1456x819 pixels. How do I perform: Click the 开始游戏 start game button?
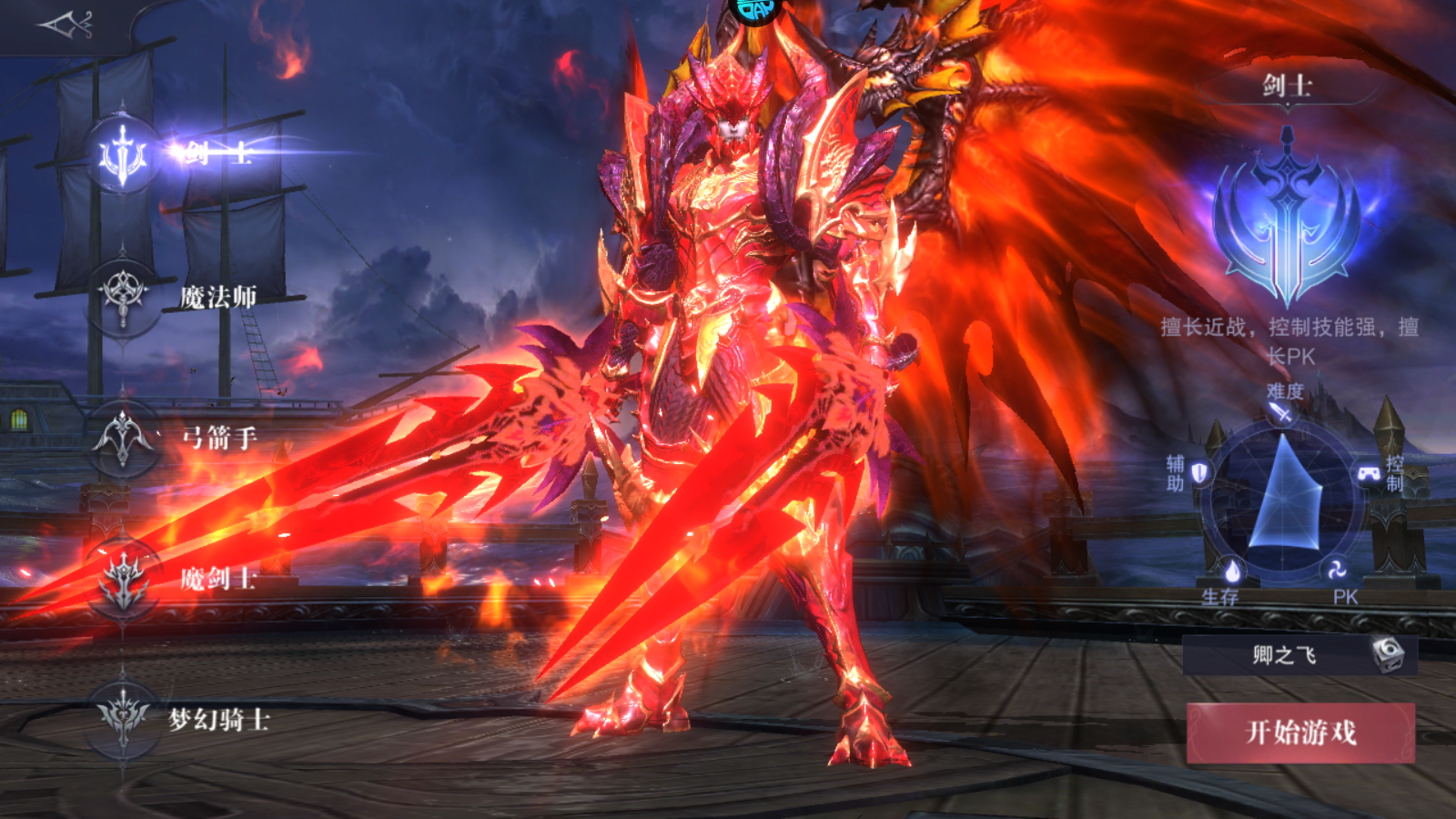1300,732
